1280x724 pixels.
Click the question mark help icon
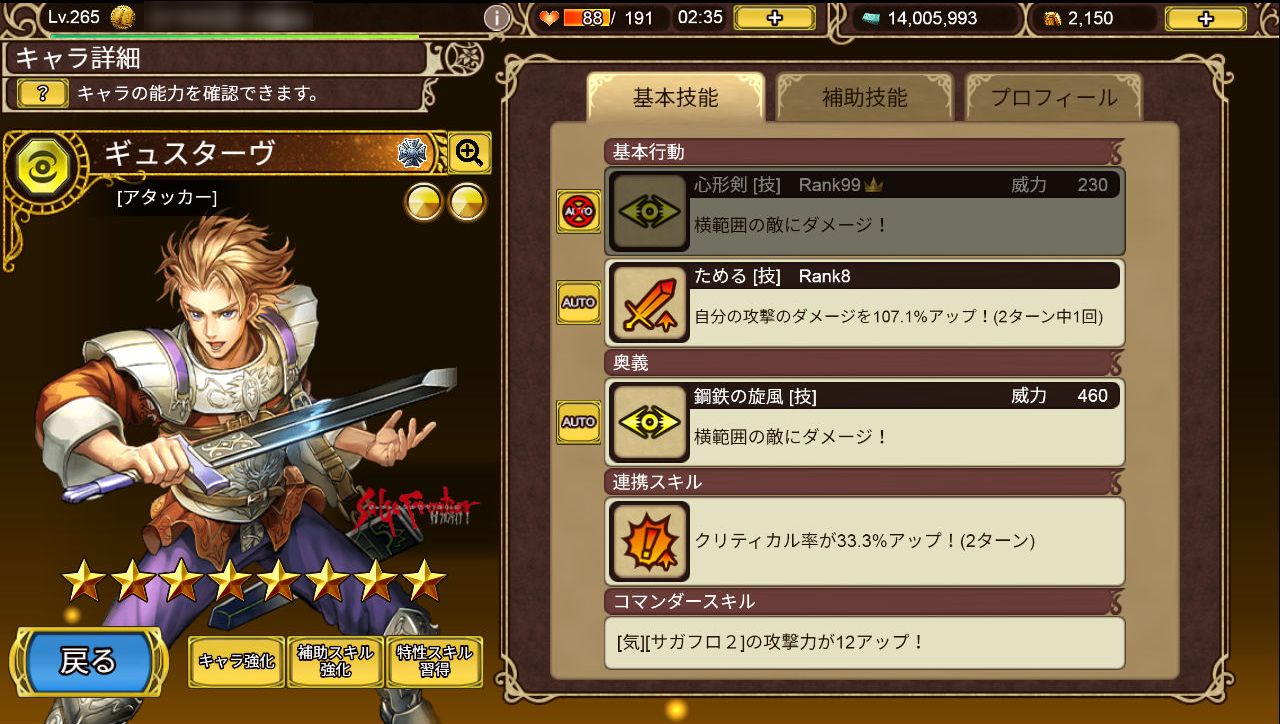(44, 94)
